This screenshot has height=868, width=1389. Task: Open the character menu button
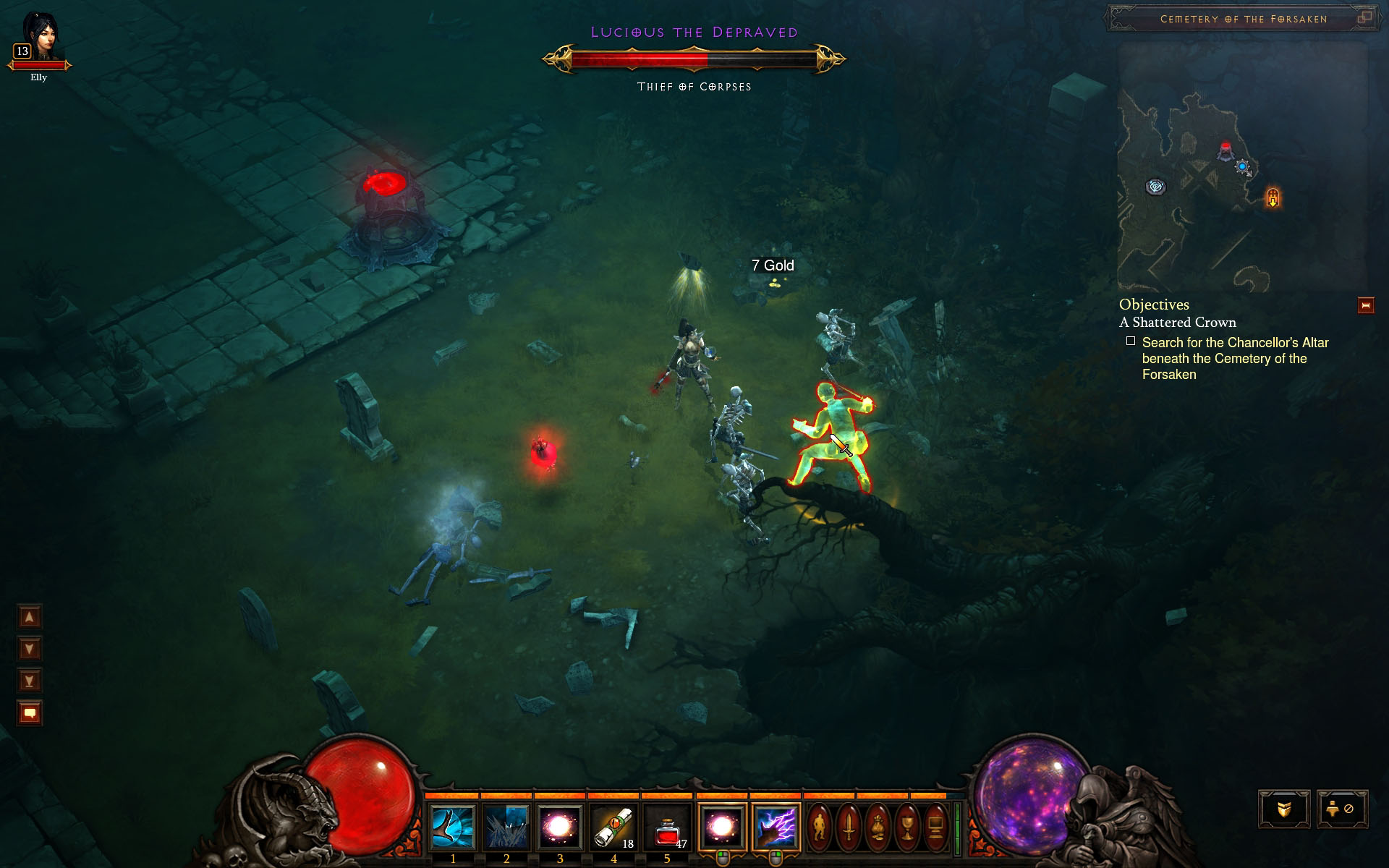point(820,827)
